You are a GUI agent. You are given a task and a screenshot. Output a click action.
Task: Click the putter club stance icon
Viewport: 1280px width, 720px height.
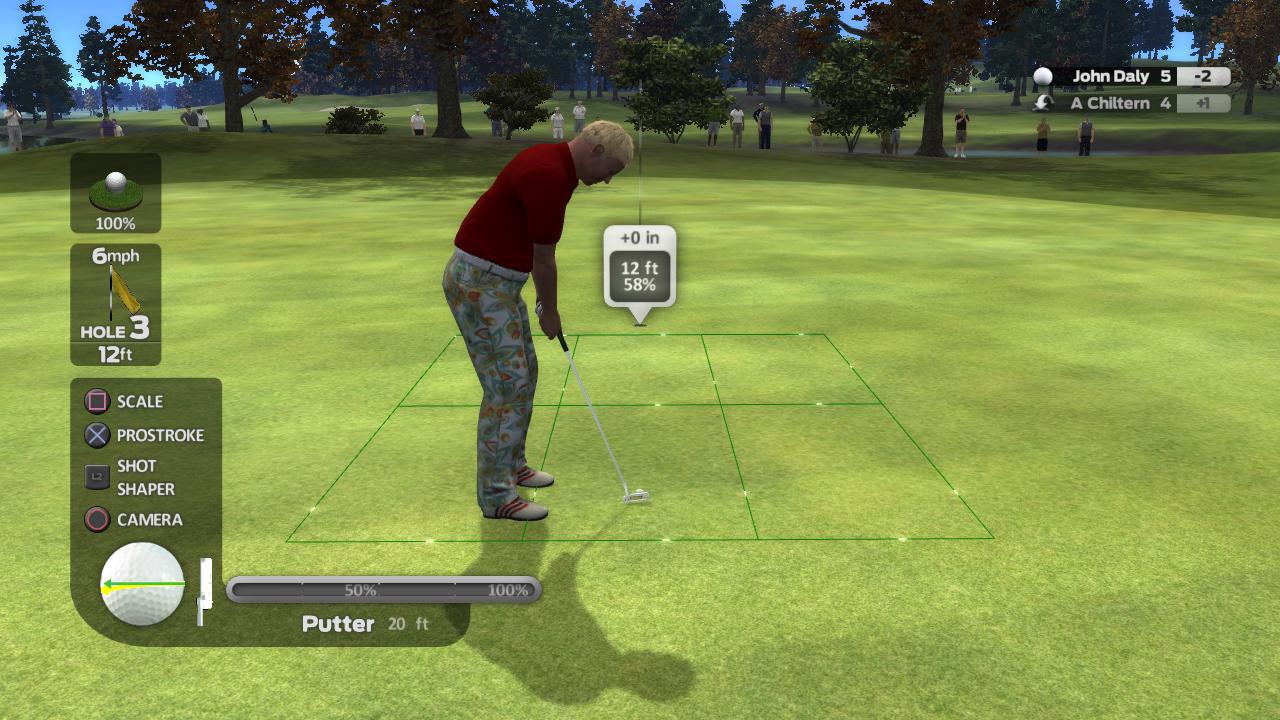pos(205,588)
